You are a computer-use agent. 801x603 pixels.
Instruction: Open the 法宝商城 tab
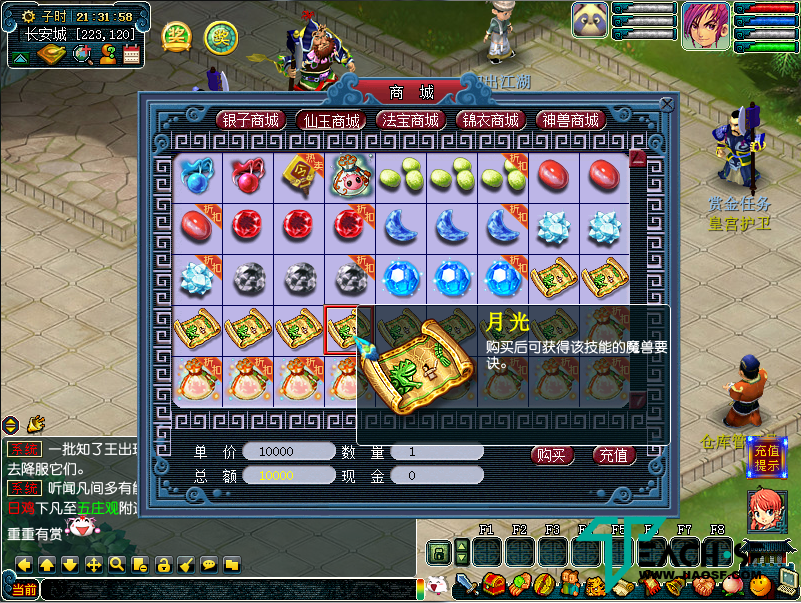tap(410, 120)
